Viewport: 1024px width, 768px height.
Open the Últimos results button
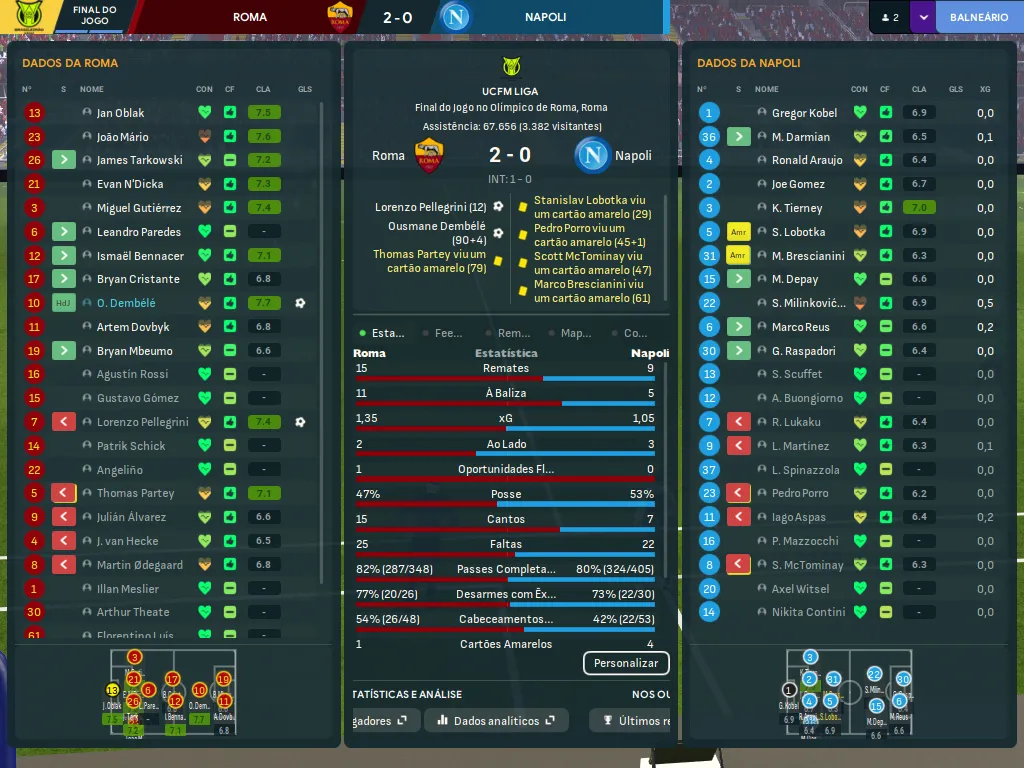point(631,720)
